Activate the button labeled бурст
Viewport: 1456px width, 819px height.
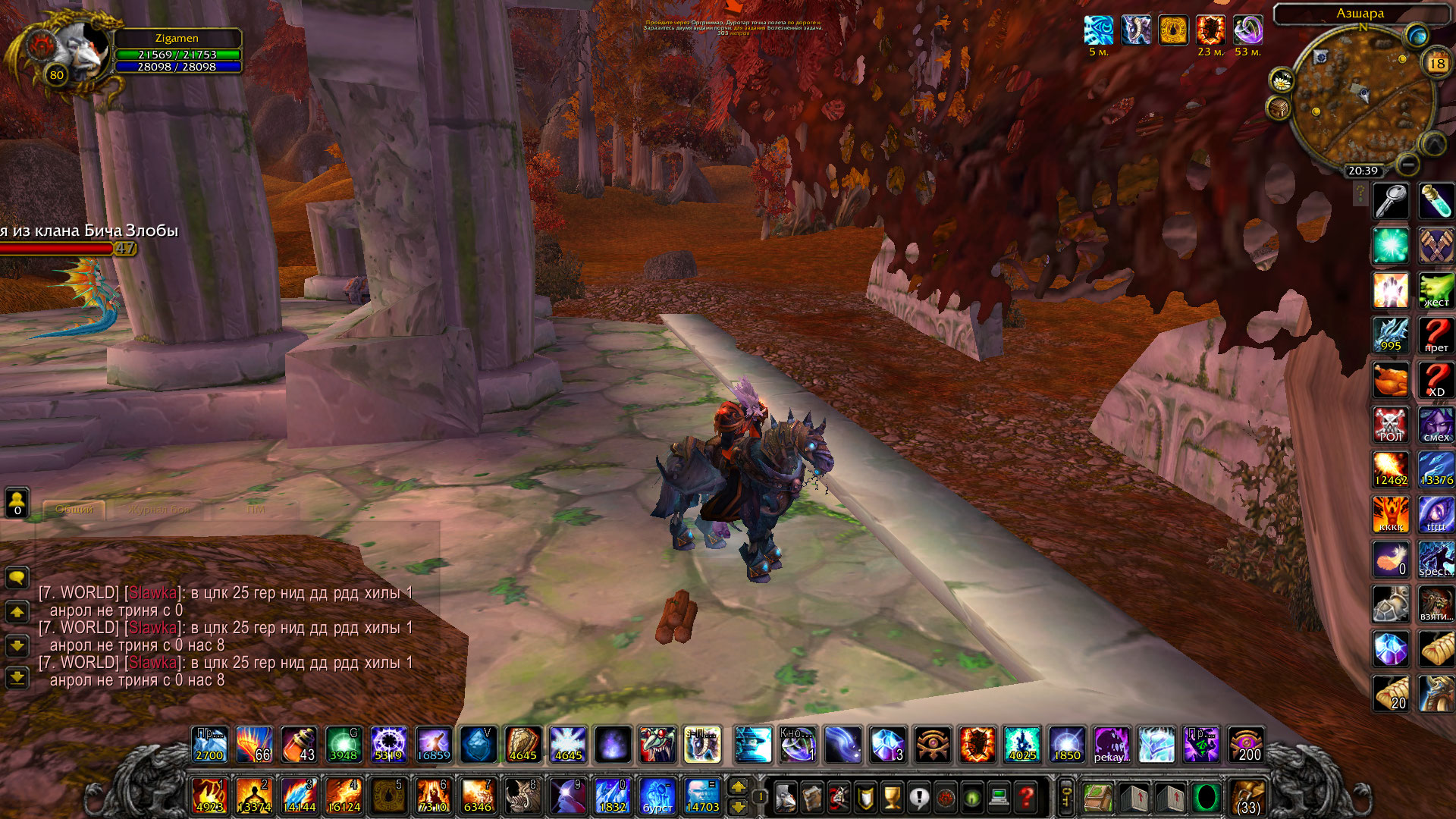coord(657,797)
